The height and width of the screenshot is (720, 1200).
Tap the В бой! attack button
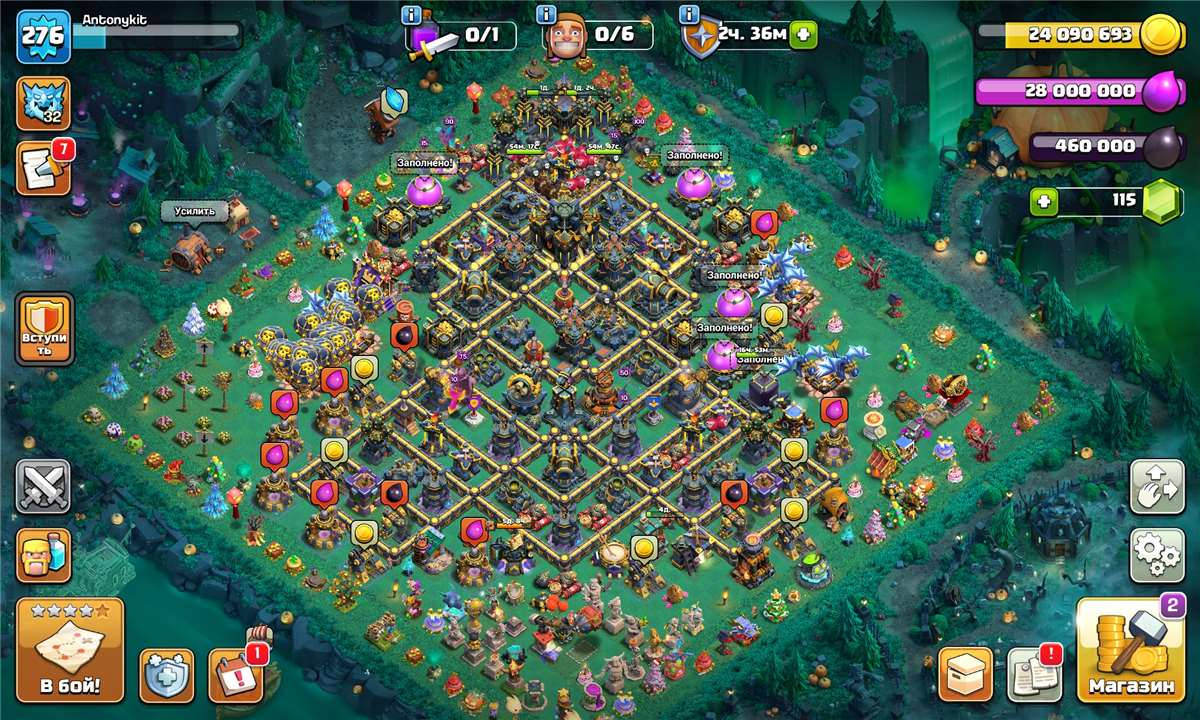point(70,650)
